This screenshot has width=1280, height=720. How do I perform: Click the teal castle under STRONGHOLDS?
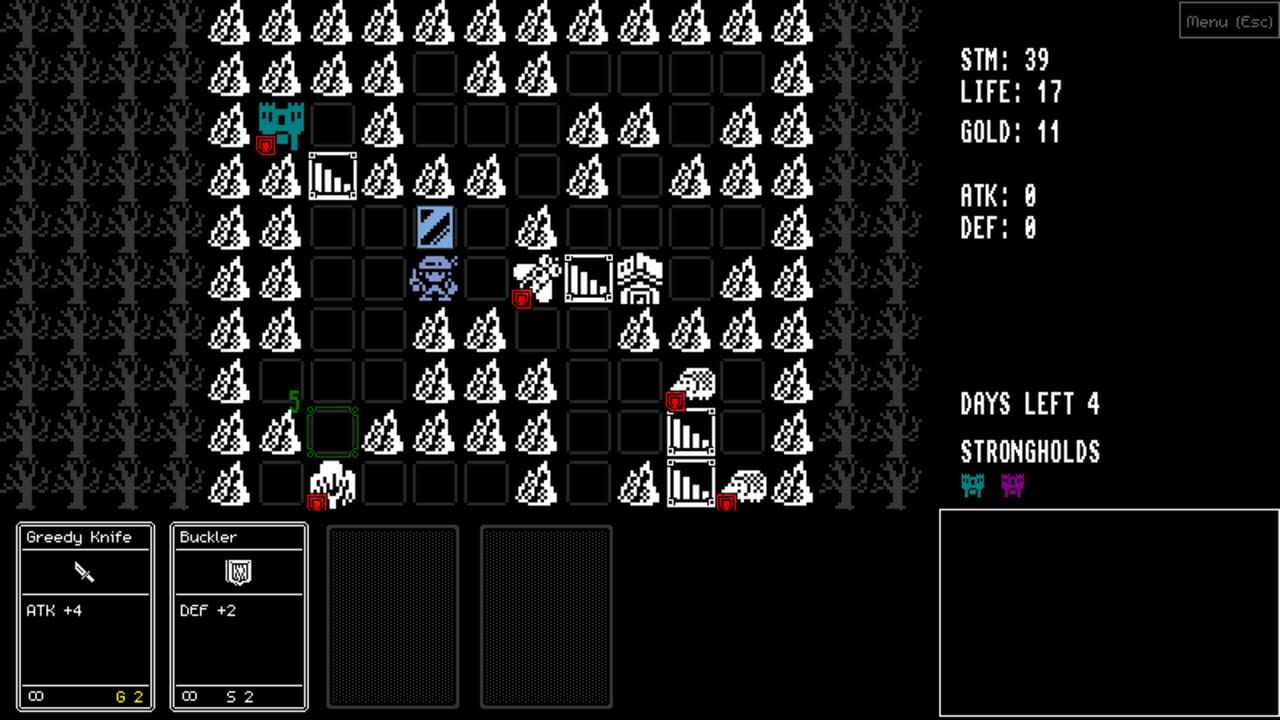(x=971, y=487)
